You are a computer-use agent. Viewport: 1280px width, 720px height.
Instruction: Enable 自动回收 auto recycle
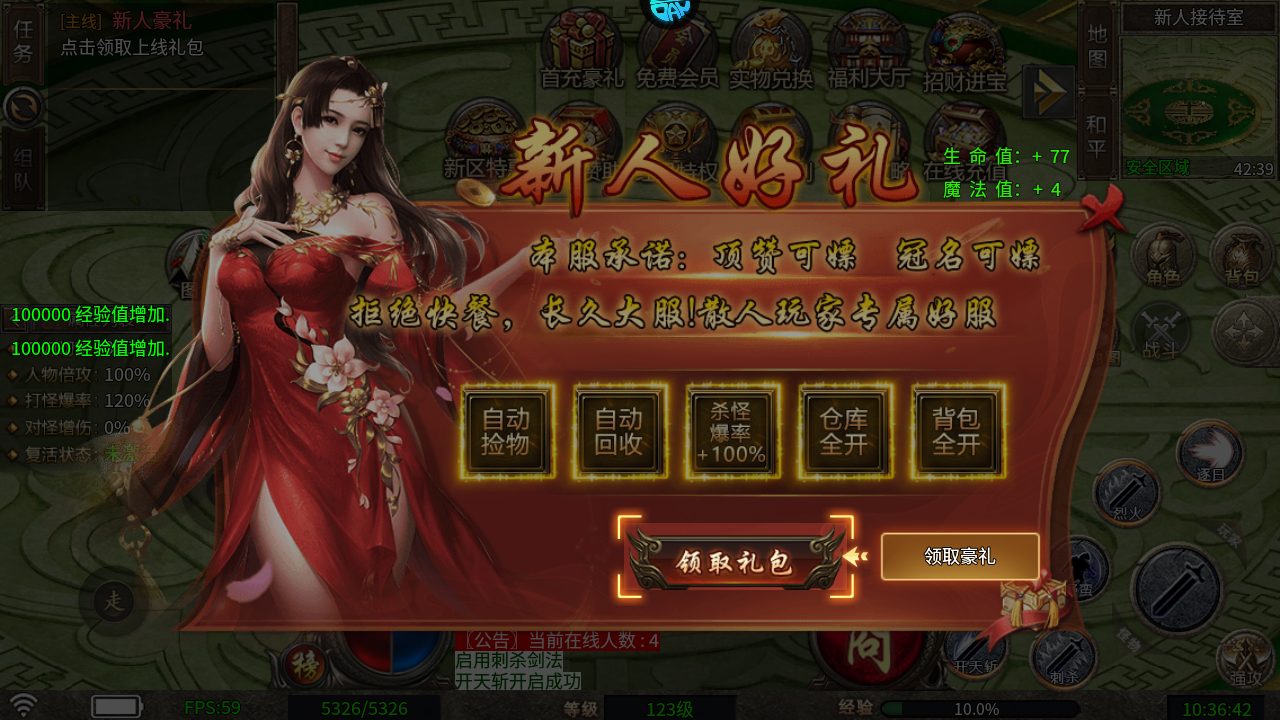coord(618,432)
